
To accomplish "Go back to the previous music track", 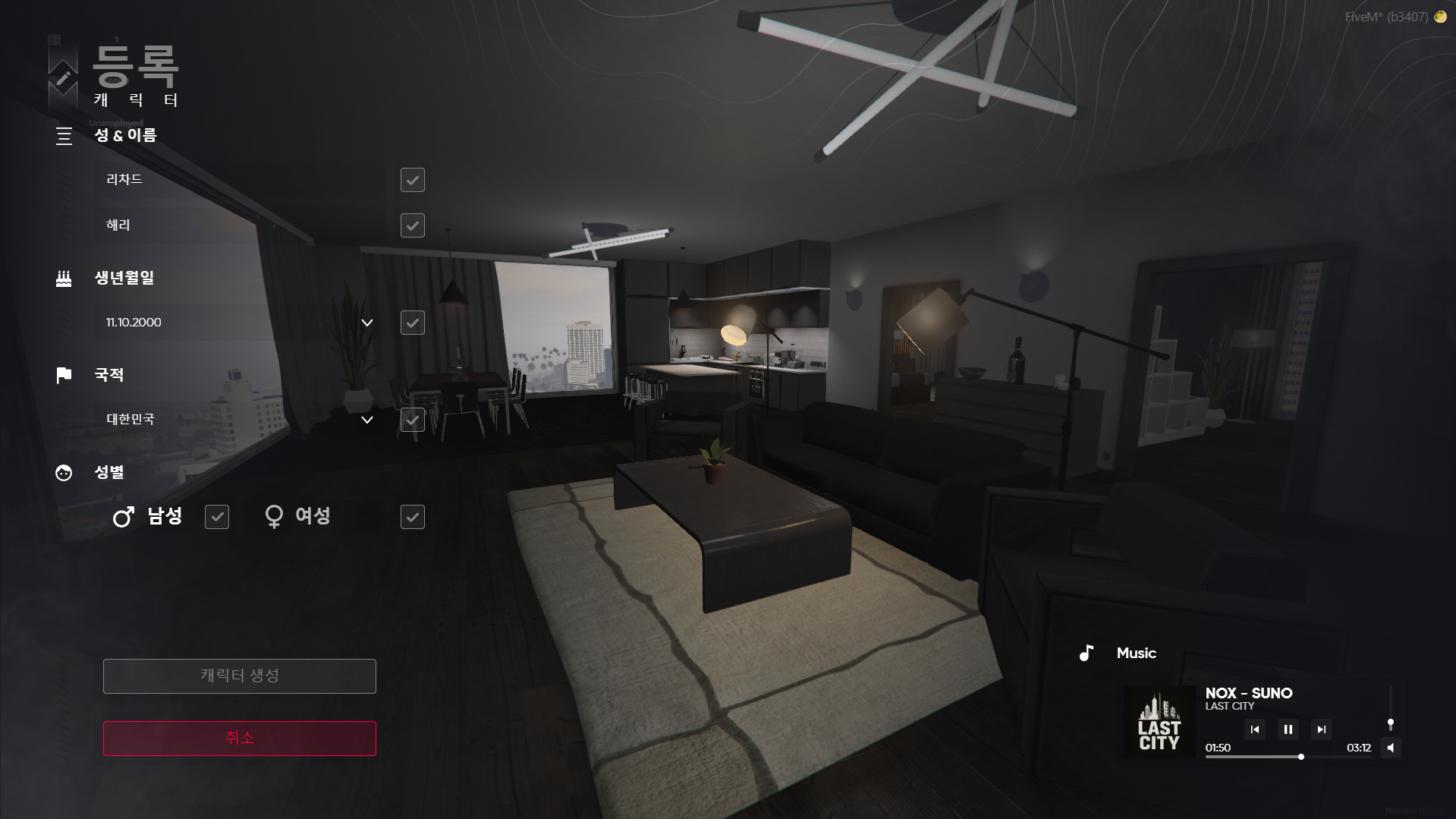I will pyautogui.click(x=1254, y=729).
